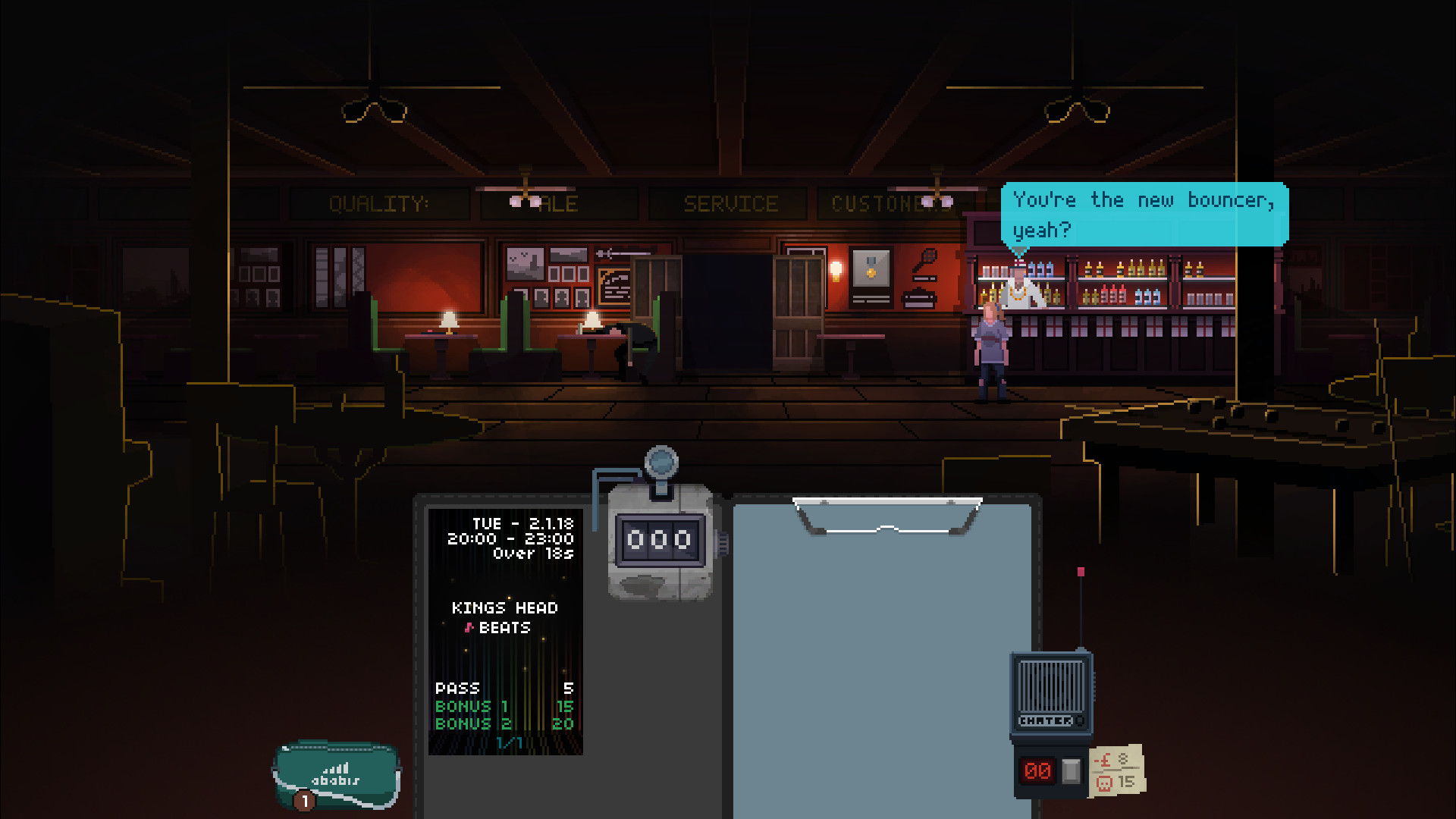
Task: Select the QUALITY sign above the bar
Action: pos(379,202)
